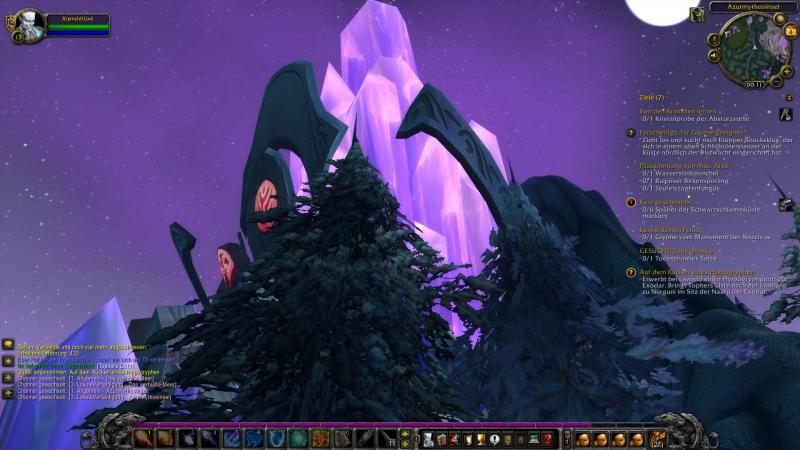
Task: Use the quest item beside 'Kurz geschnappt'
Action: (786, 205)
